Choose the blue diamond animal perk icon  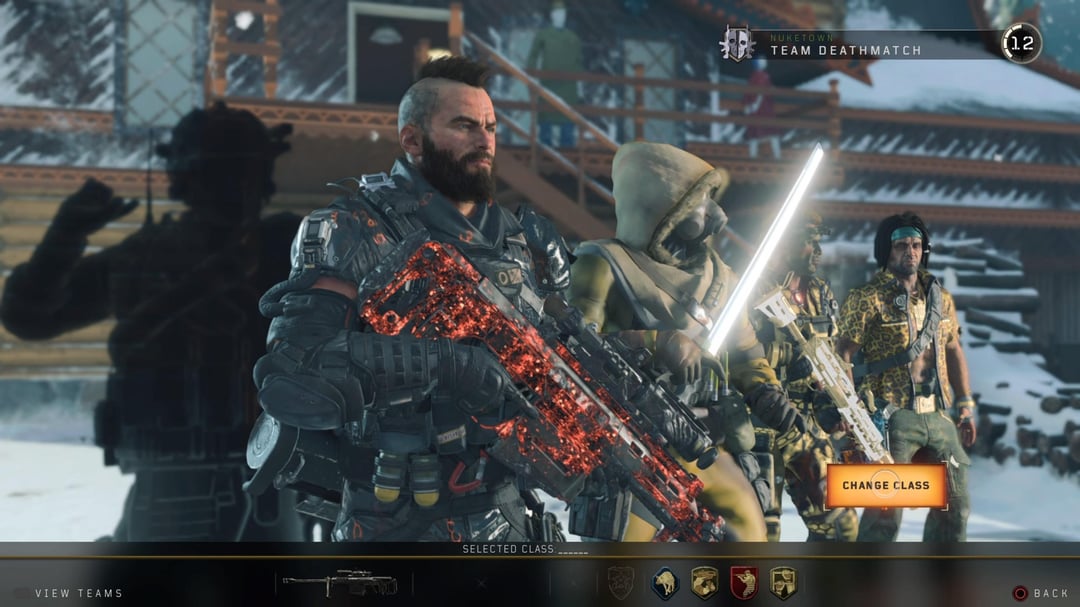pyautogui.click(x=665, y=583)
